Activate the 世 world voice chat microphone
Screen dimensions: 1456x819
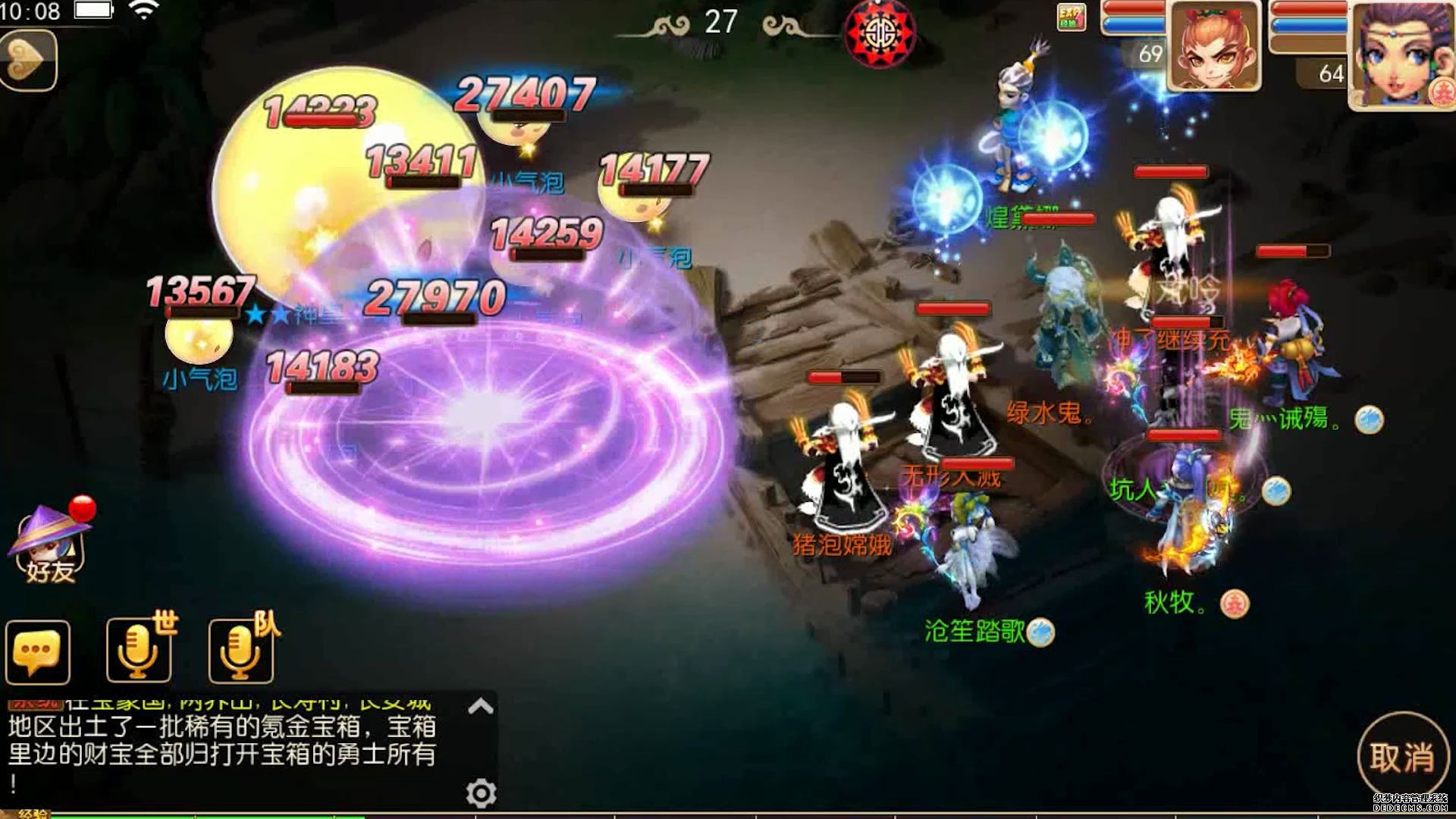click(140, 651)
